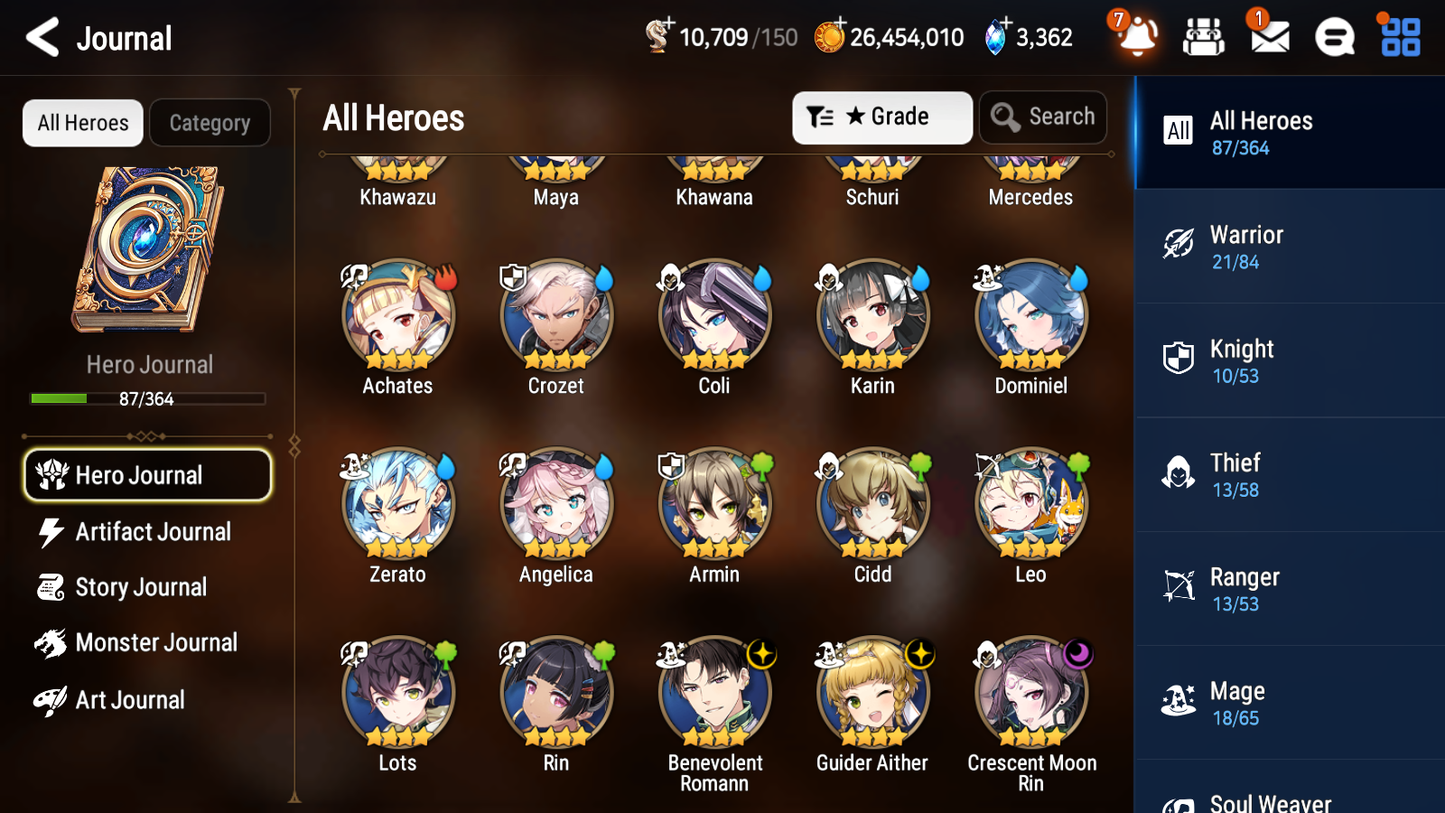Screen dimensions: 1445x813
Task: Open the main menu grid icon
Action: 1398,36
